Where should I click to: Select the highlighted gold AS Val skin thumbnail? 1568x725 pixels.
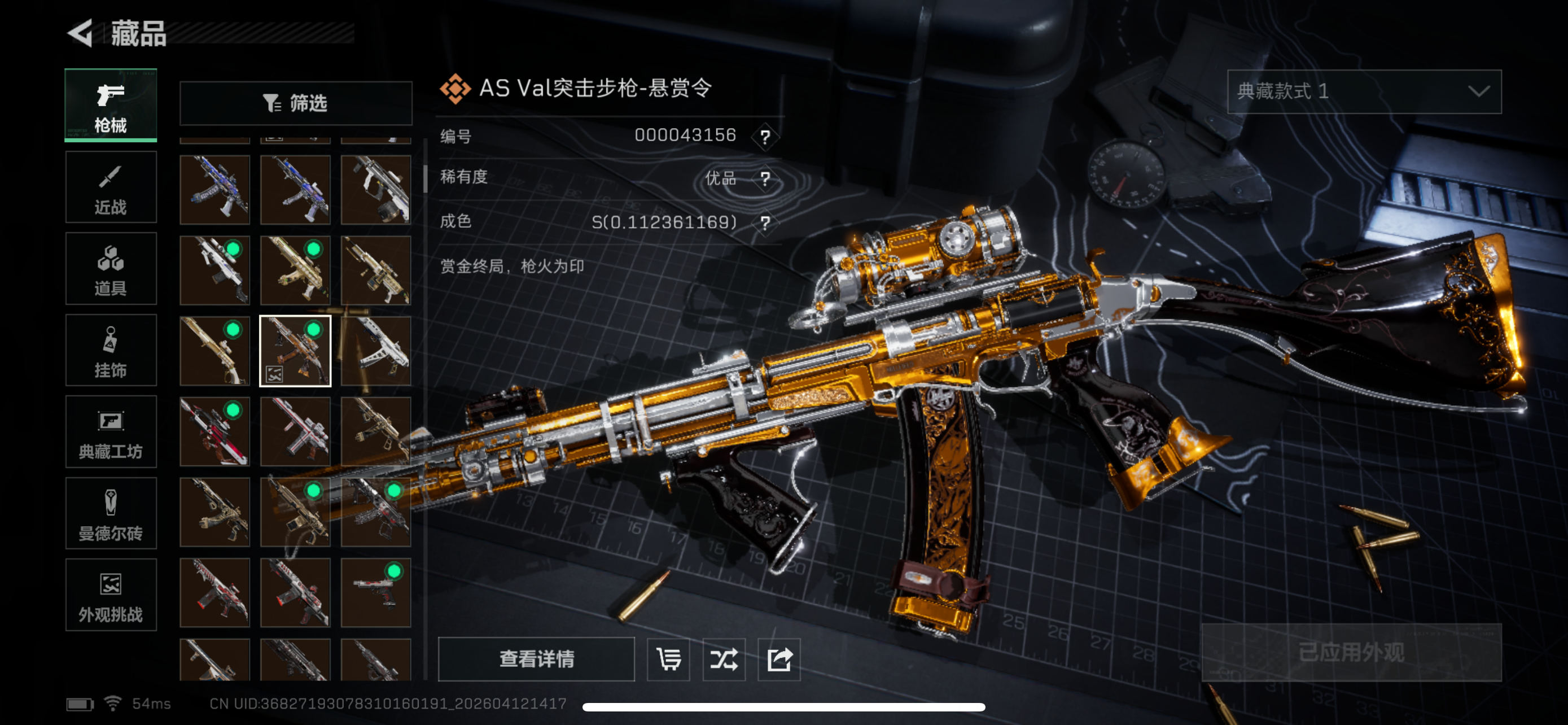[x=296, y=351]
